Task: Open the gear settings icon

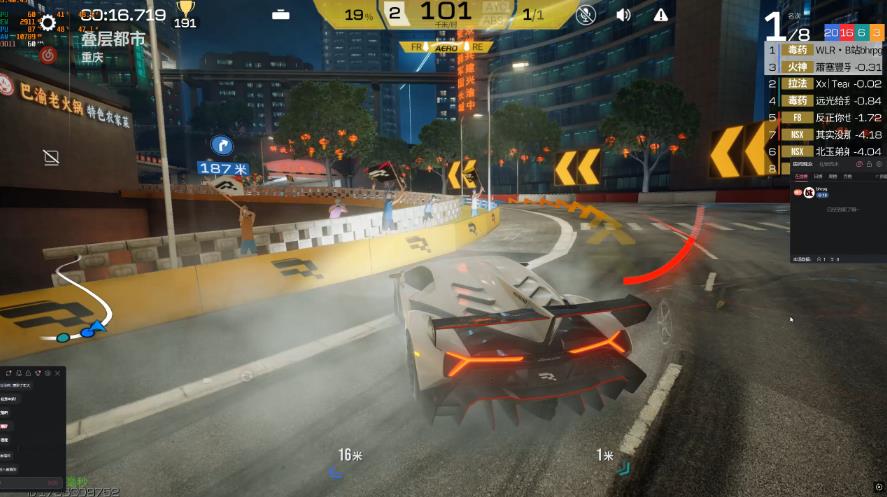Action: [x=49, y=23]
